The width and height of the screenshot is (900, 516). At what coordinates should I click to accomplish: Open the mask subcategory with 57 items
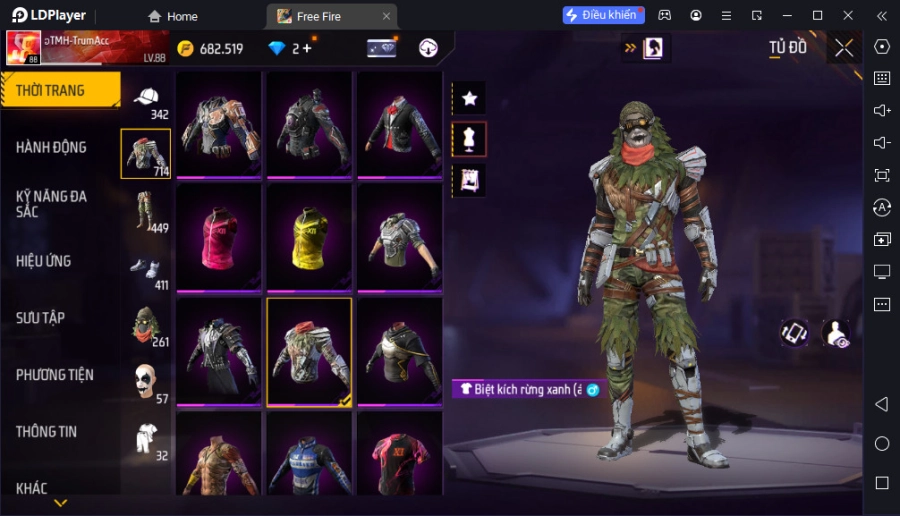click(147, 382)
